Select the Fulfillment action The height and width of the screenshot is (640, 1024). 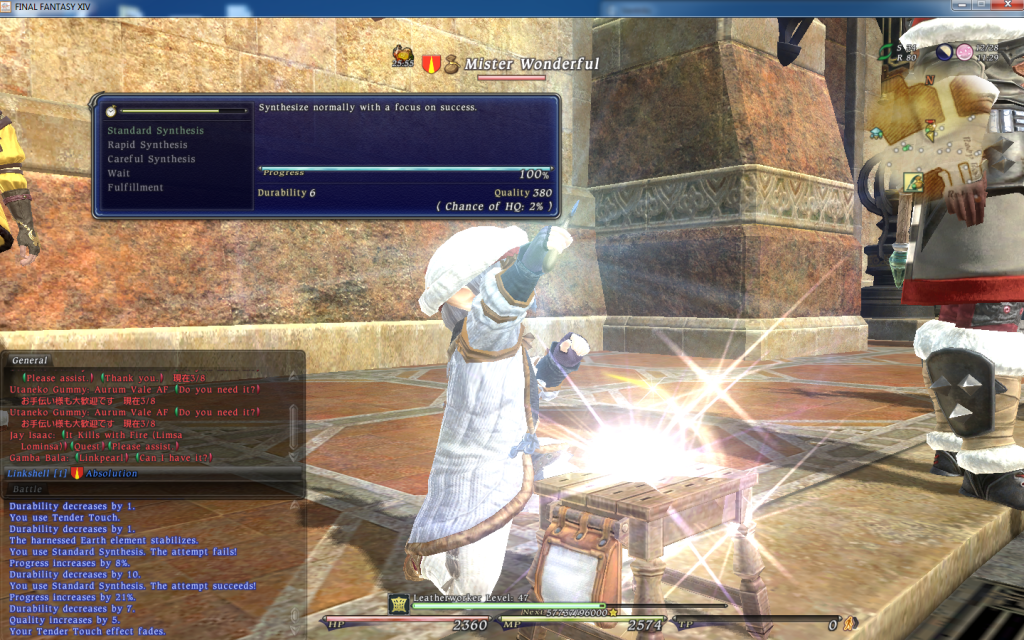pos(135,187)
